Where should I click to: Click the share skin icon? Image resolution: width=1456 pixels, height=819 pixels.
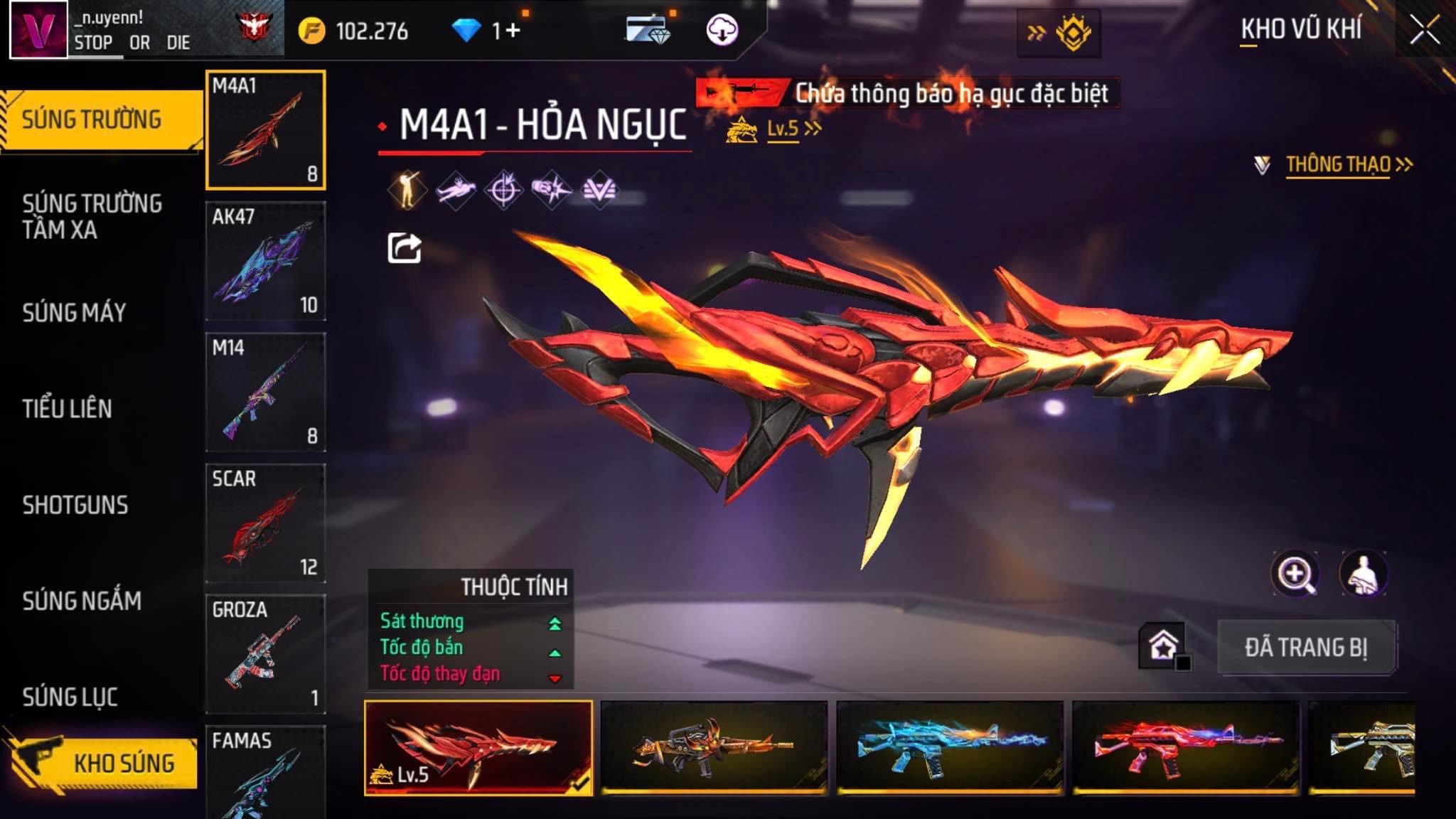pyautogui.click(x=404, y=248)
